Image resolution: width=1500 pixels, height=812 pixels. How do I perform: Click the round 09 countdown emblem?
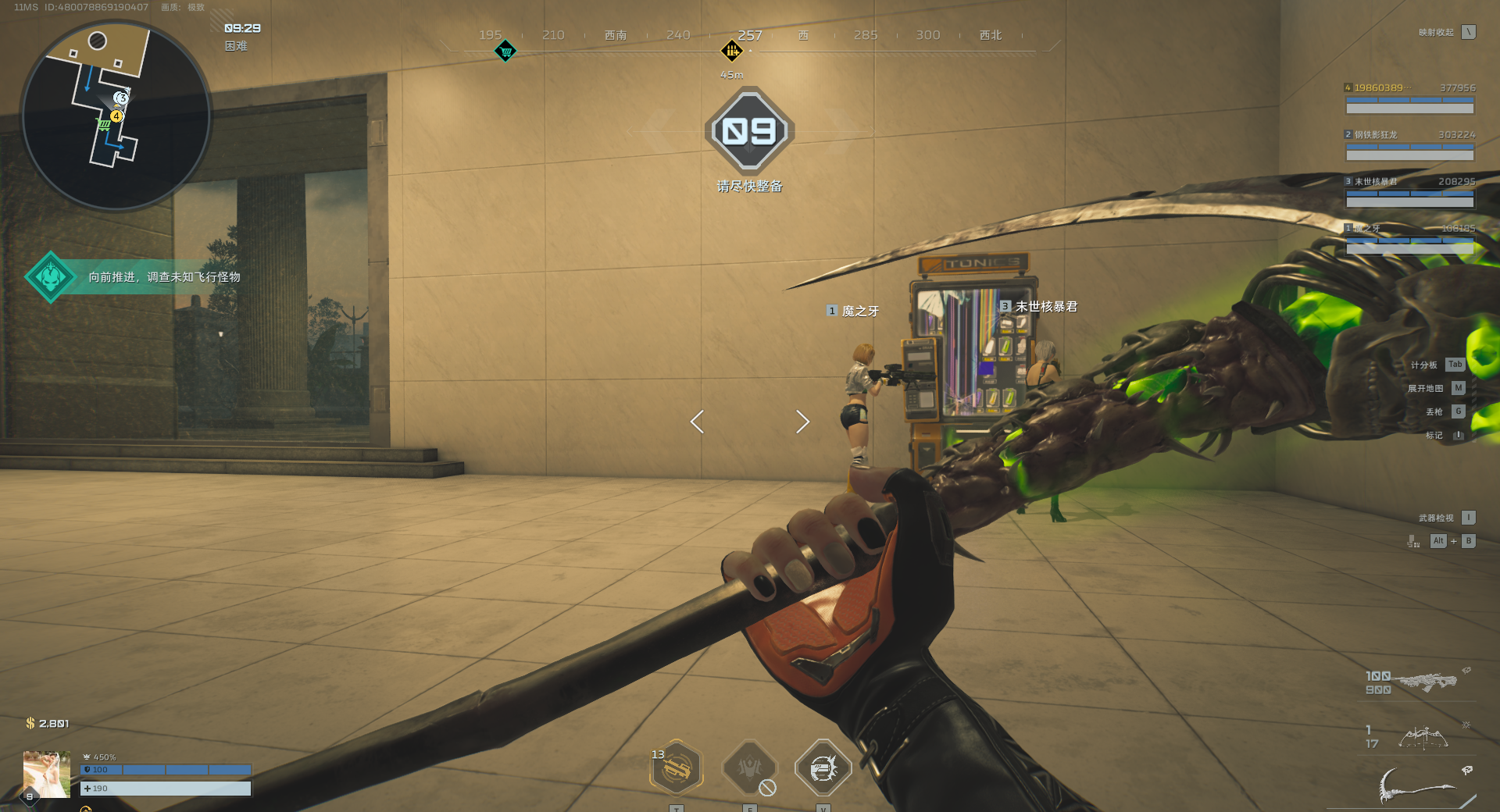click(x=749, y=130)
